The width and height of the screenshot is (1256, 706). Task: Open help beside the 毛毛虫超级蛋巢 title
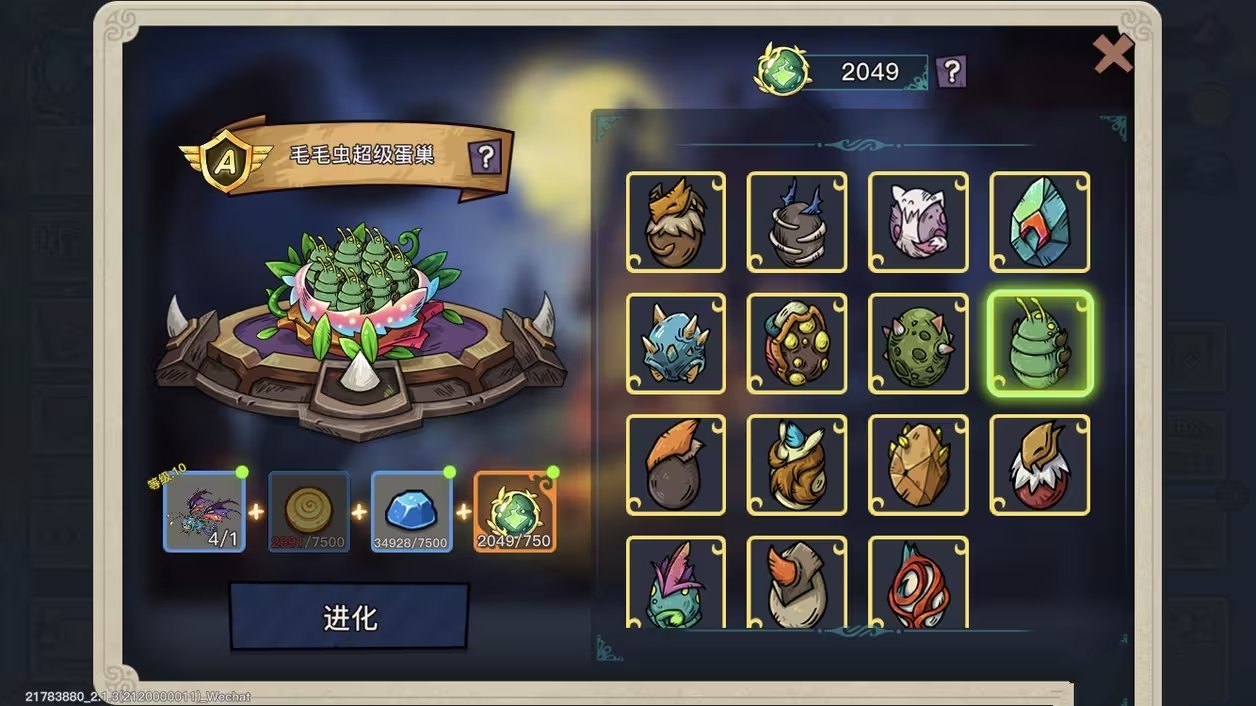click(485, 156)
